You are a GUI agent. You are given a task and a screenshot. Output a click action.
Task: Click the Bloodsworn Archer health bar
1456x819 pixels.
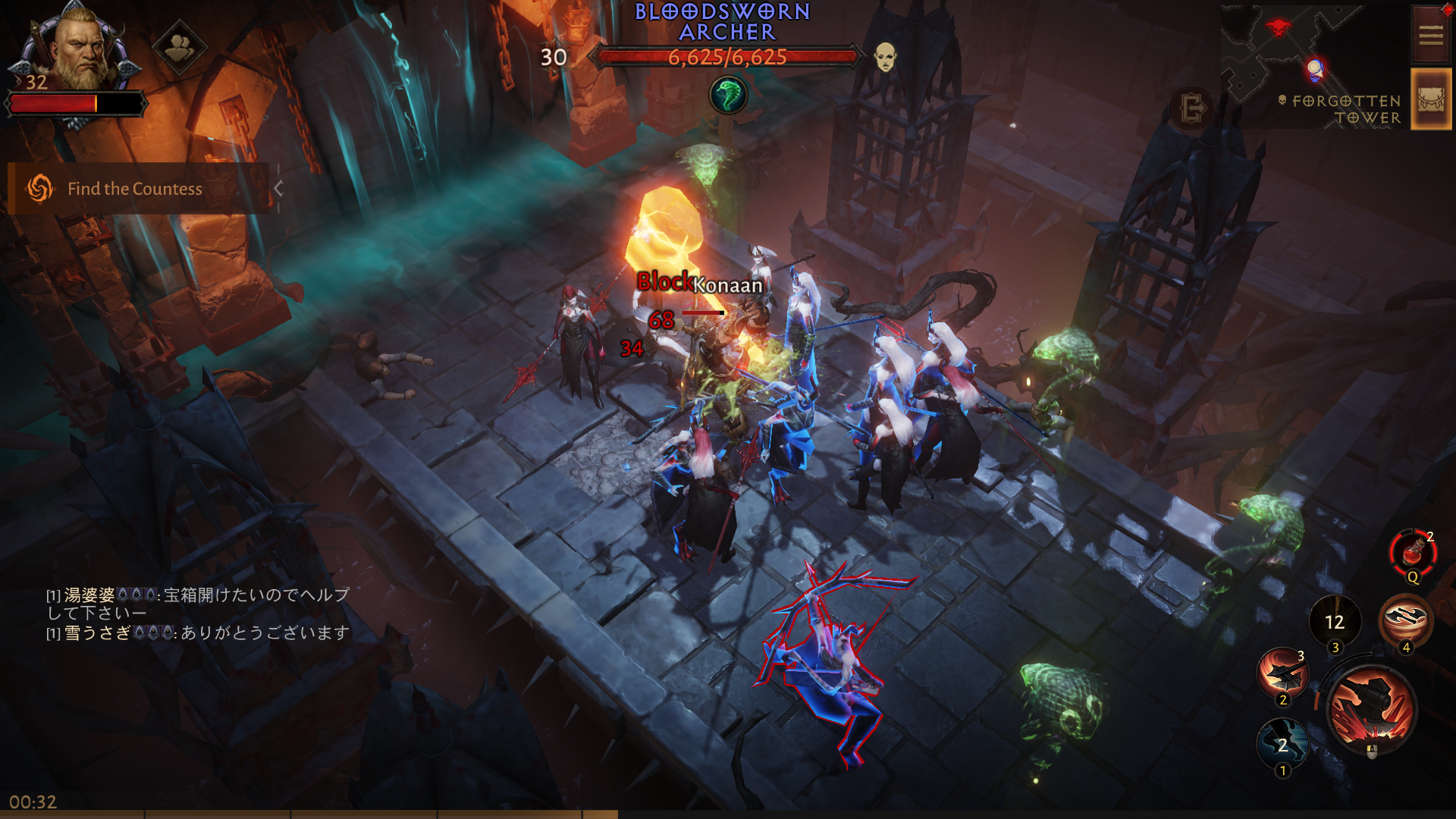(728, 55)
